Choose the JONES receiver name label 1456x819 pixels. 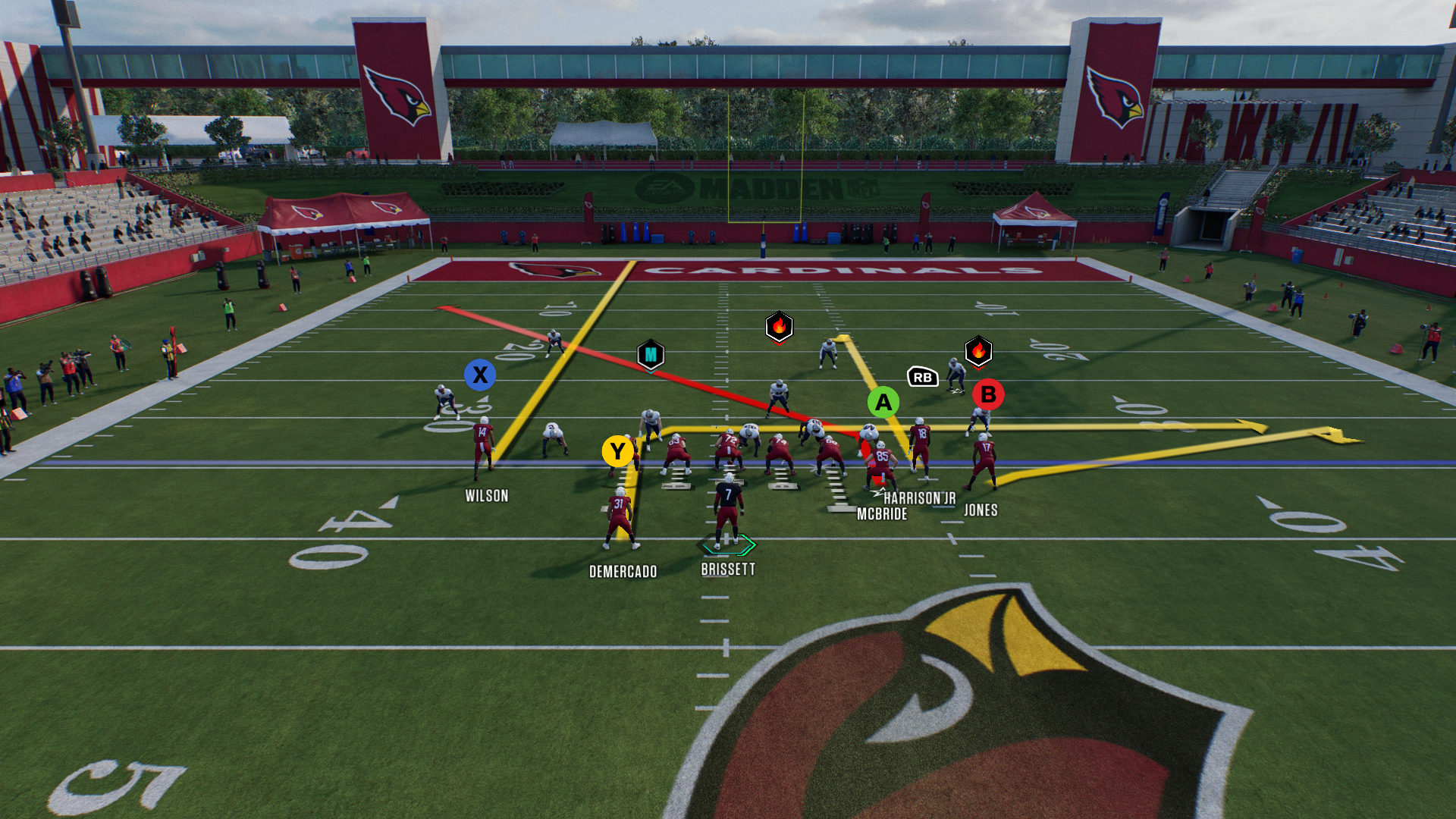tap(981, 510)
